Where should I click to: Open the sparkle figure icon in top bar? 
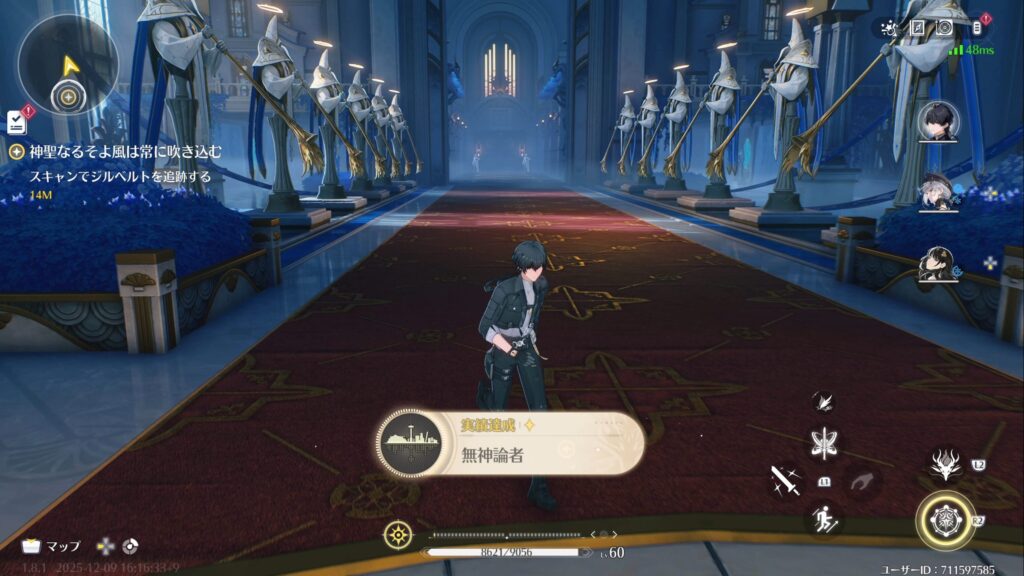(888, 28)
